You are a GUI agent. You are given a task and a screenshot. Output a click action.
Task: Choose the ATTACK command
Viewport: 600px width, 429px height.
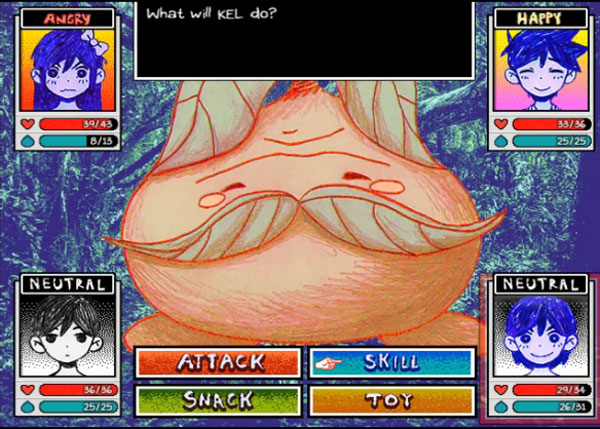click(x=217, y=361)
